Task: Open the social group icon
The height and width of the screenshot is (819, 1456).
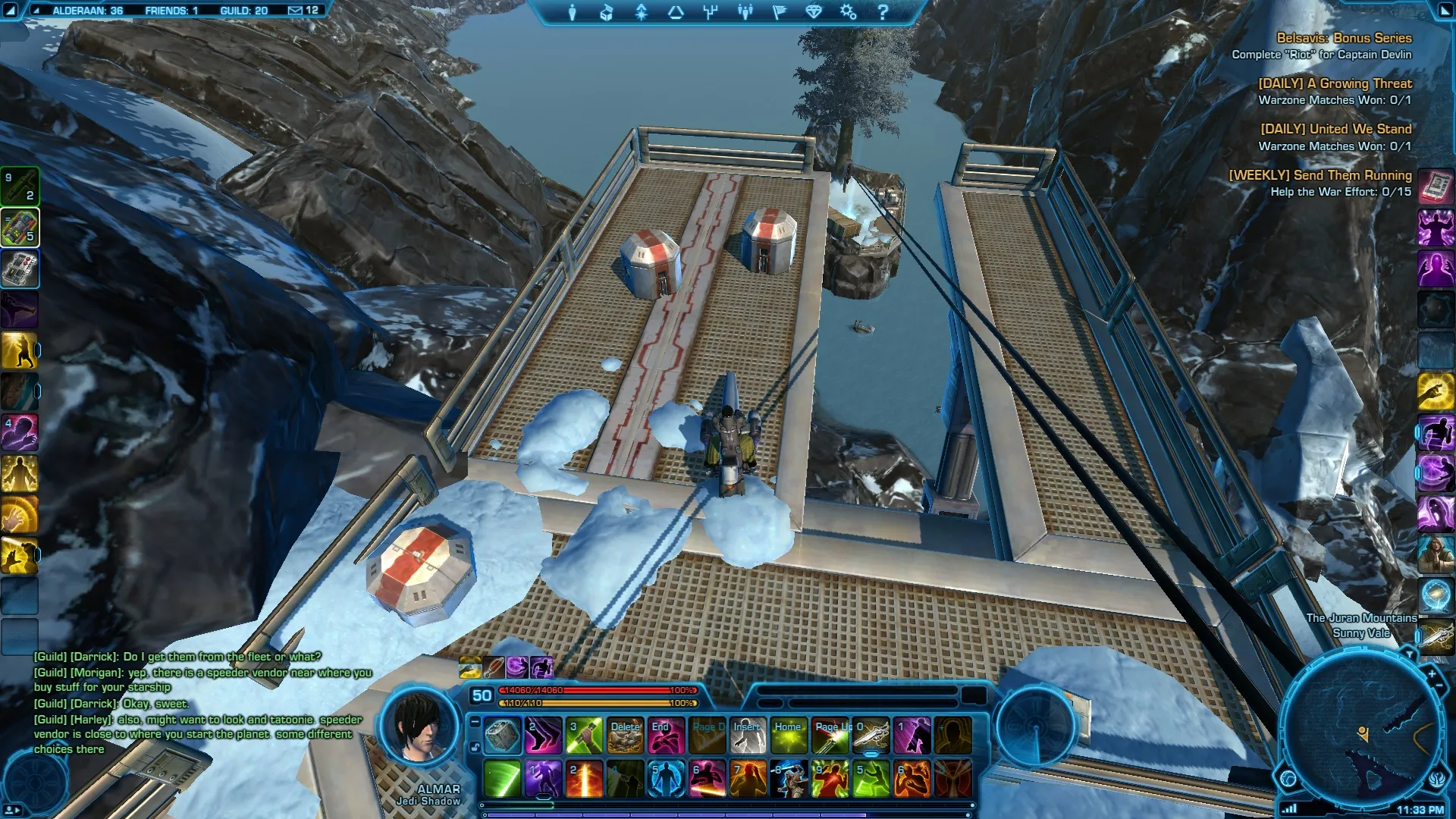Action: 745,12
